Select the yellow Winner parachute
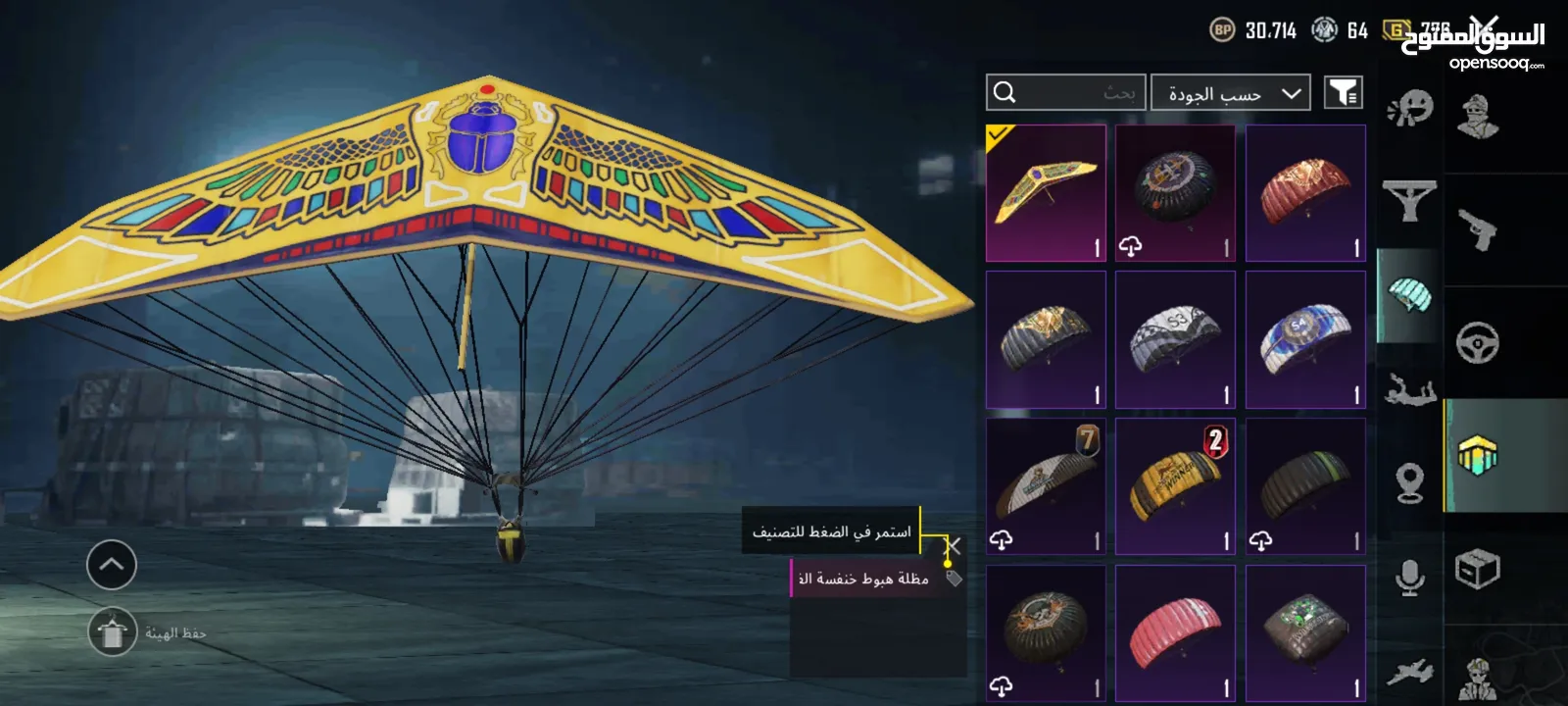Screen dimensions: 1568x706 (x=1175, y=486)
